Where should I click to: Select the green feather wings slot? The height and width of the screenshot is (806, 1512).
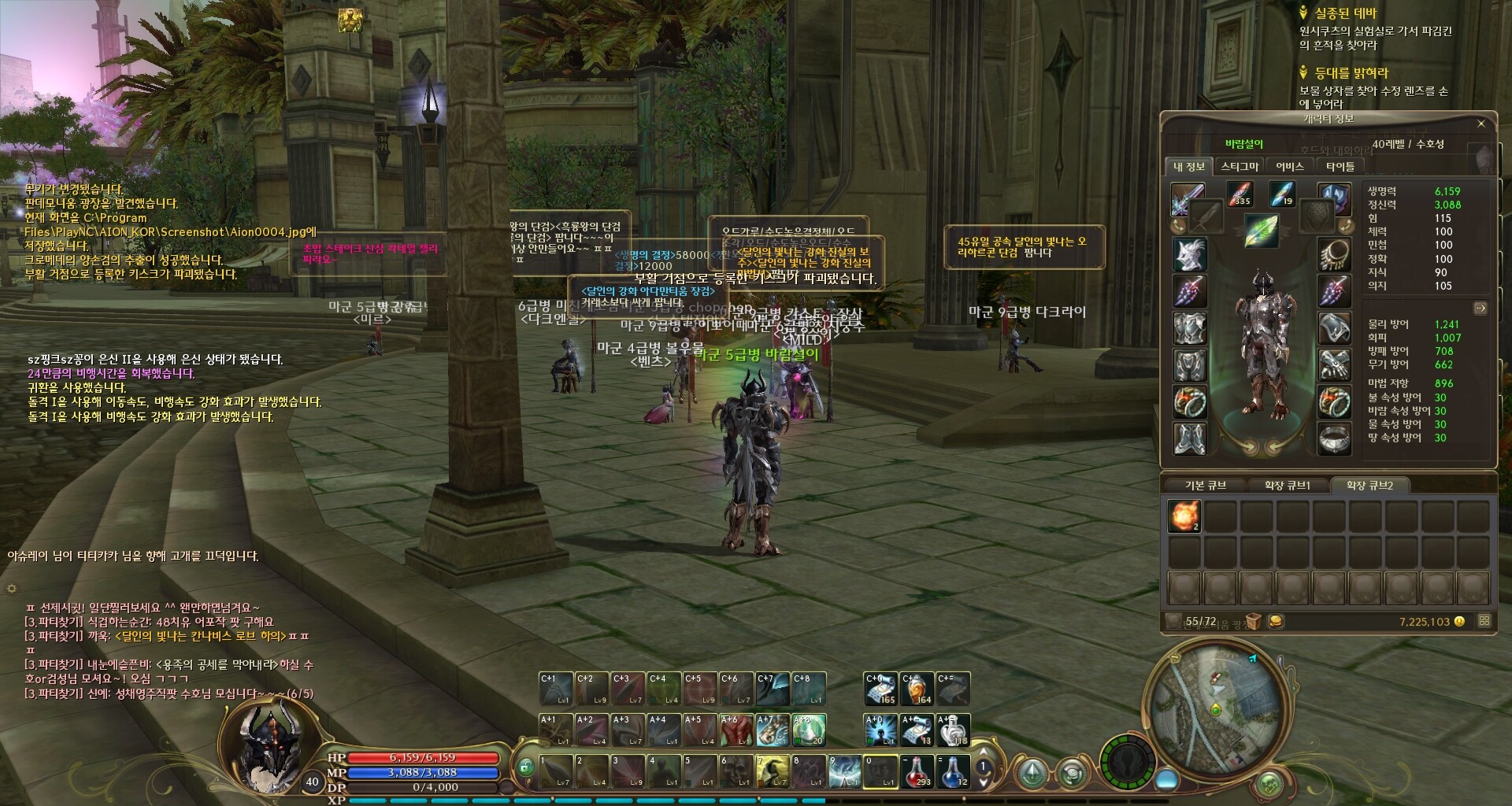1260,231
